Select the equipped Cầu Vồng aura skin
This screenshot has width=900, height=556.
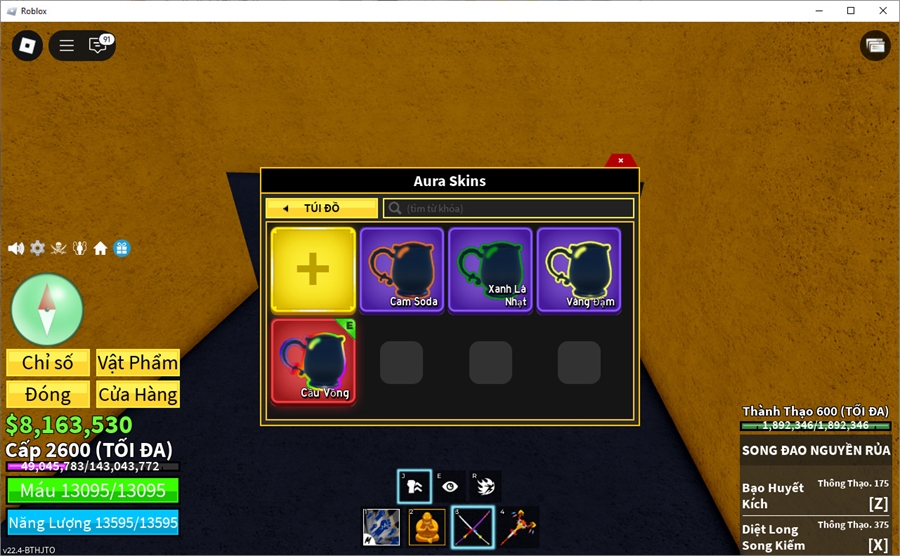click(x=313, y=360)
